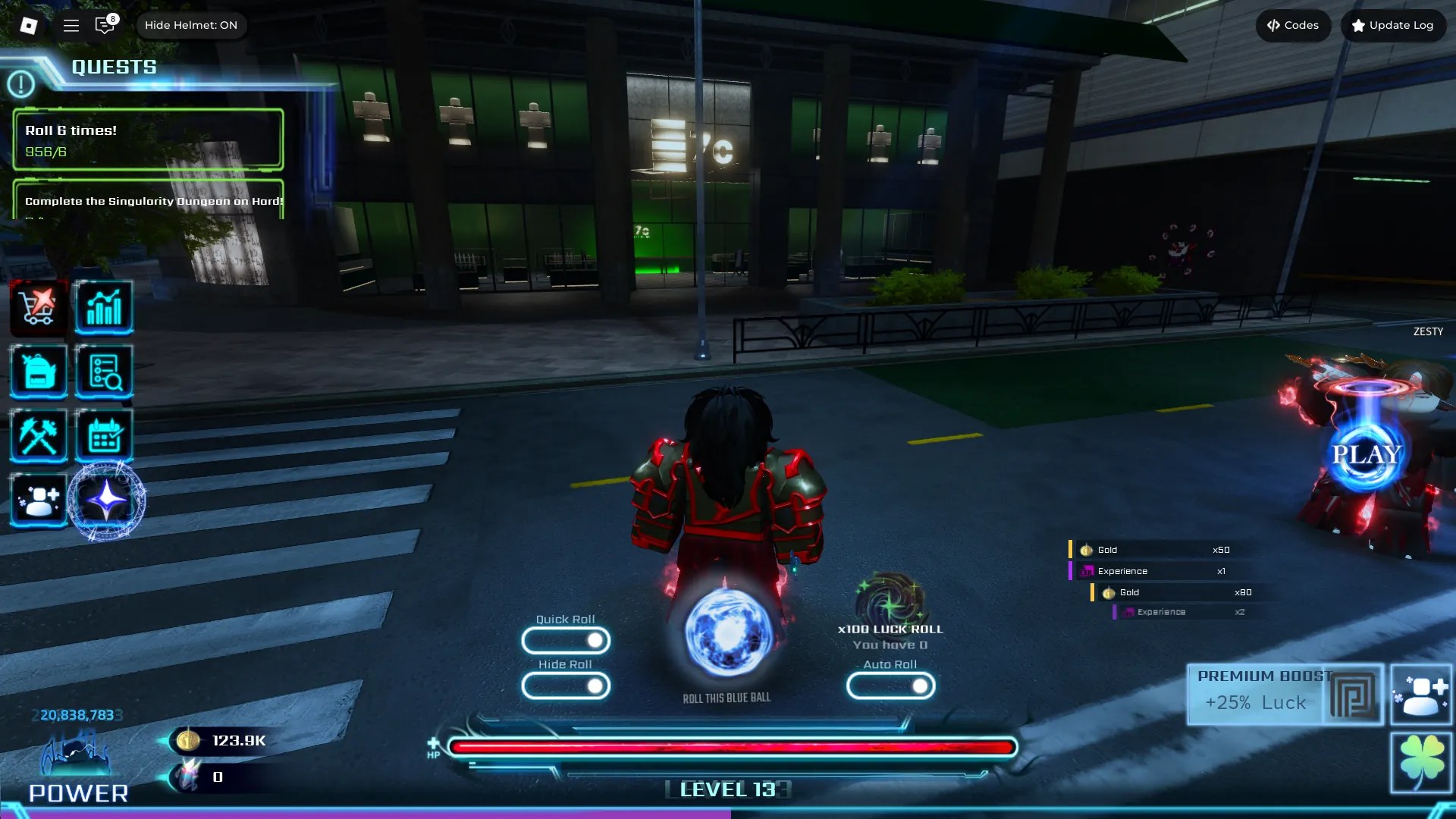Activate the Auto Roll toggle

tap(891, 686)
